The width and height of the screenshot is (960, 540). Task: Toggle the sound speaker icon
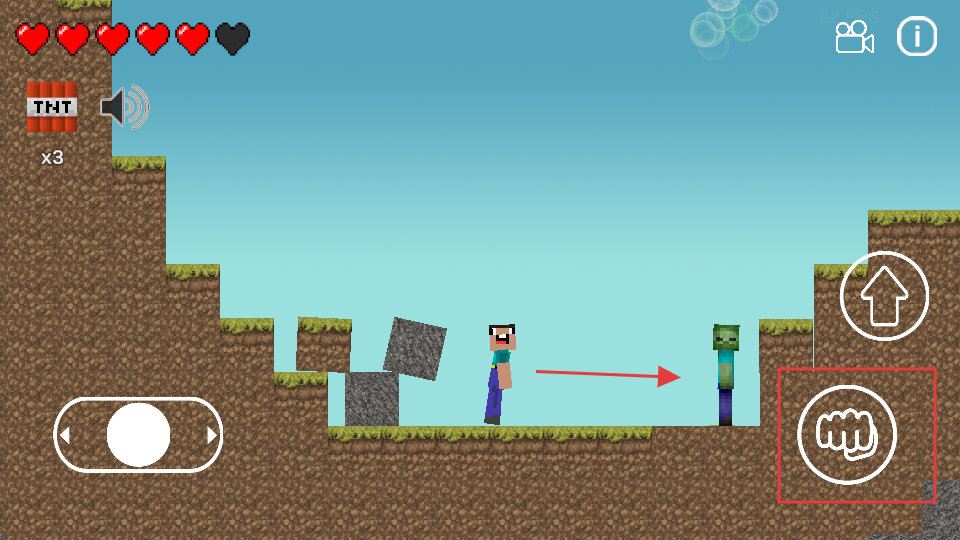[124, 107]
